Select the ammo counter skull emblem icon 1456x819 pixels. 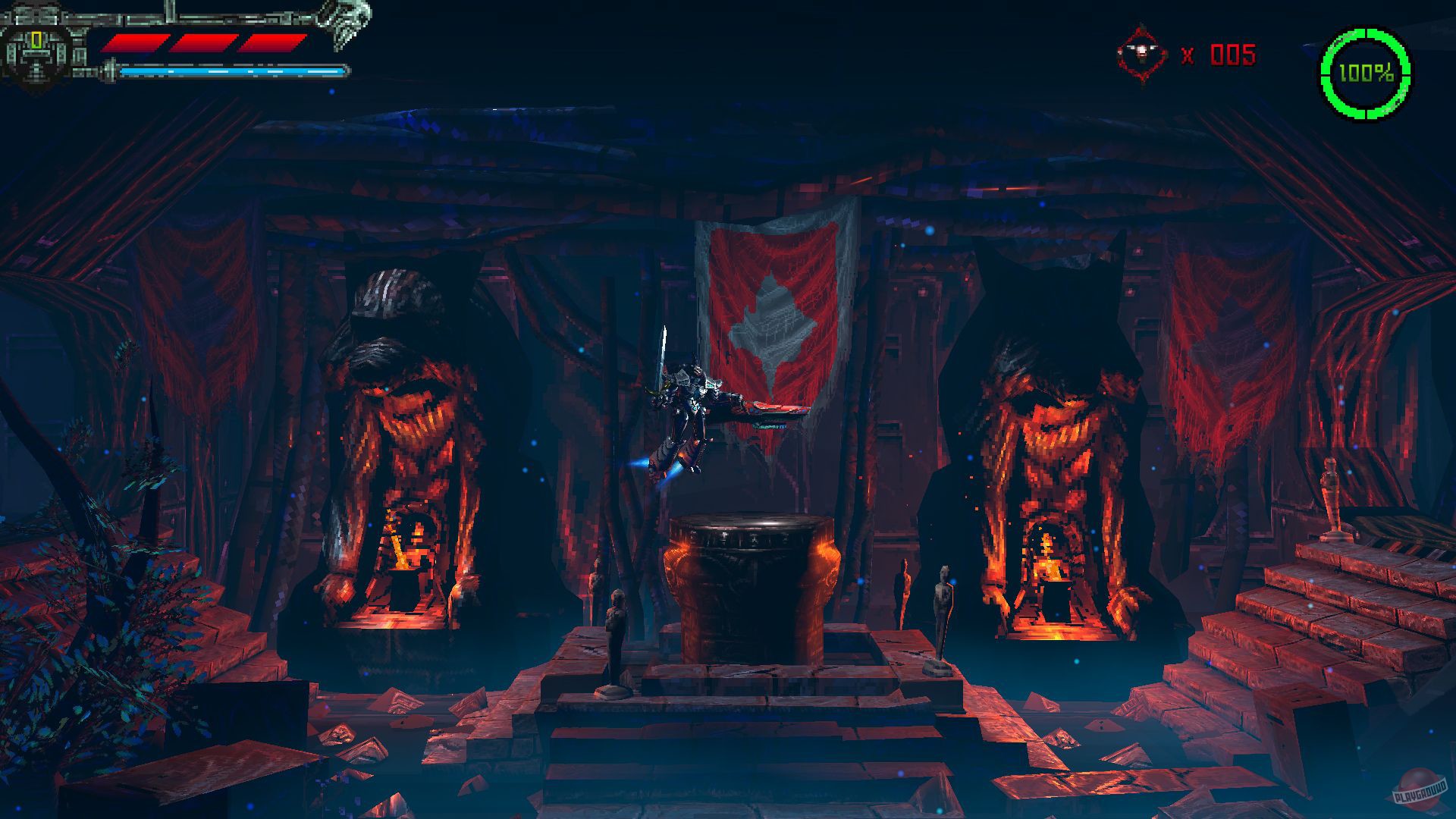1140,51
